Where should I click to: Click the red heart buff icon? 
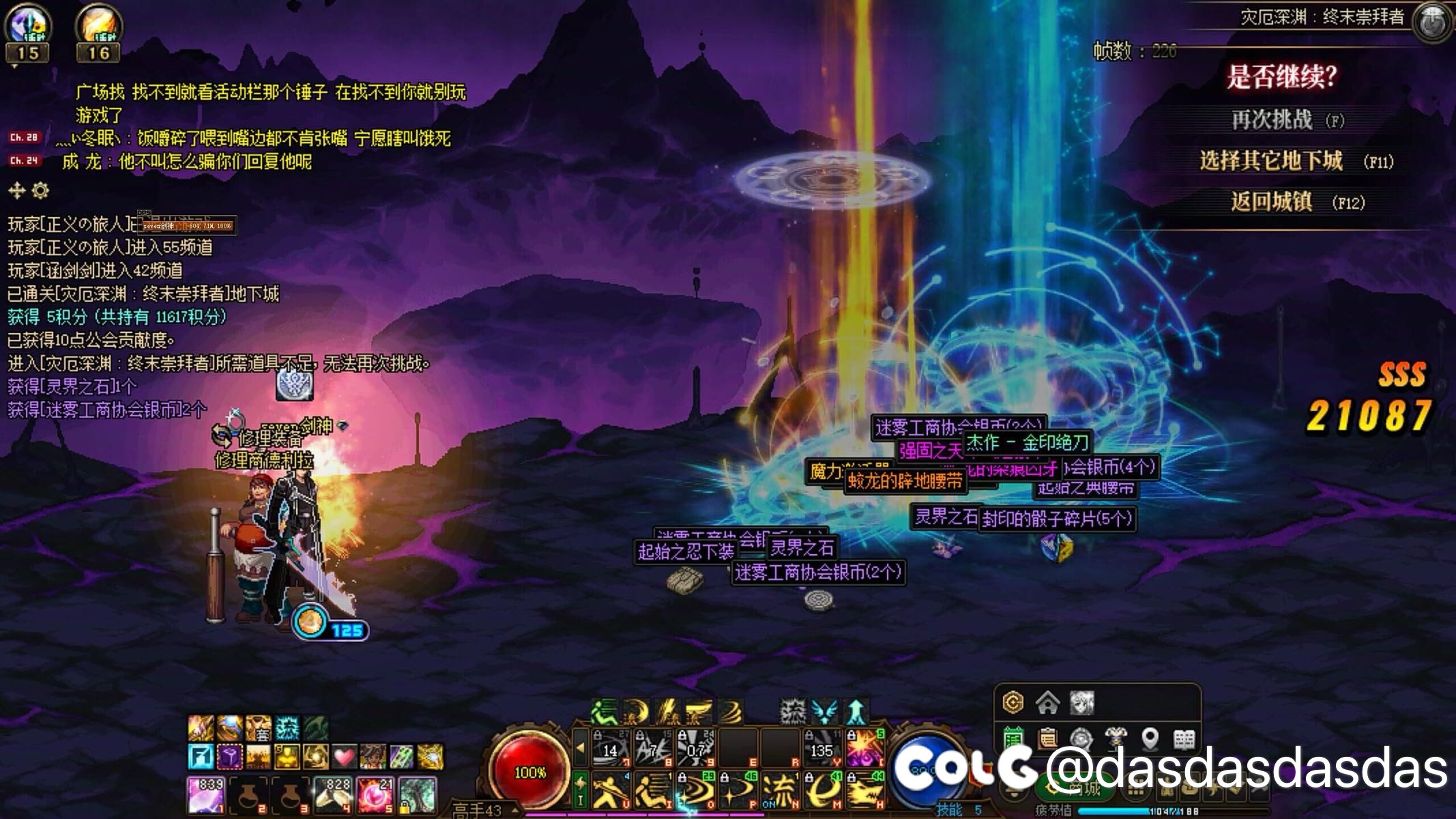(344, 757)
